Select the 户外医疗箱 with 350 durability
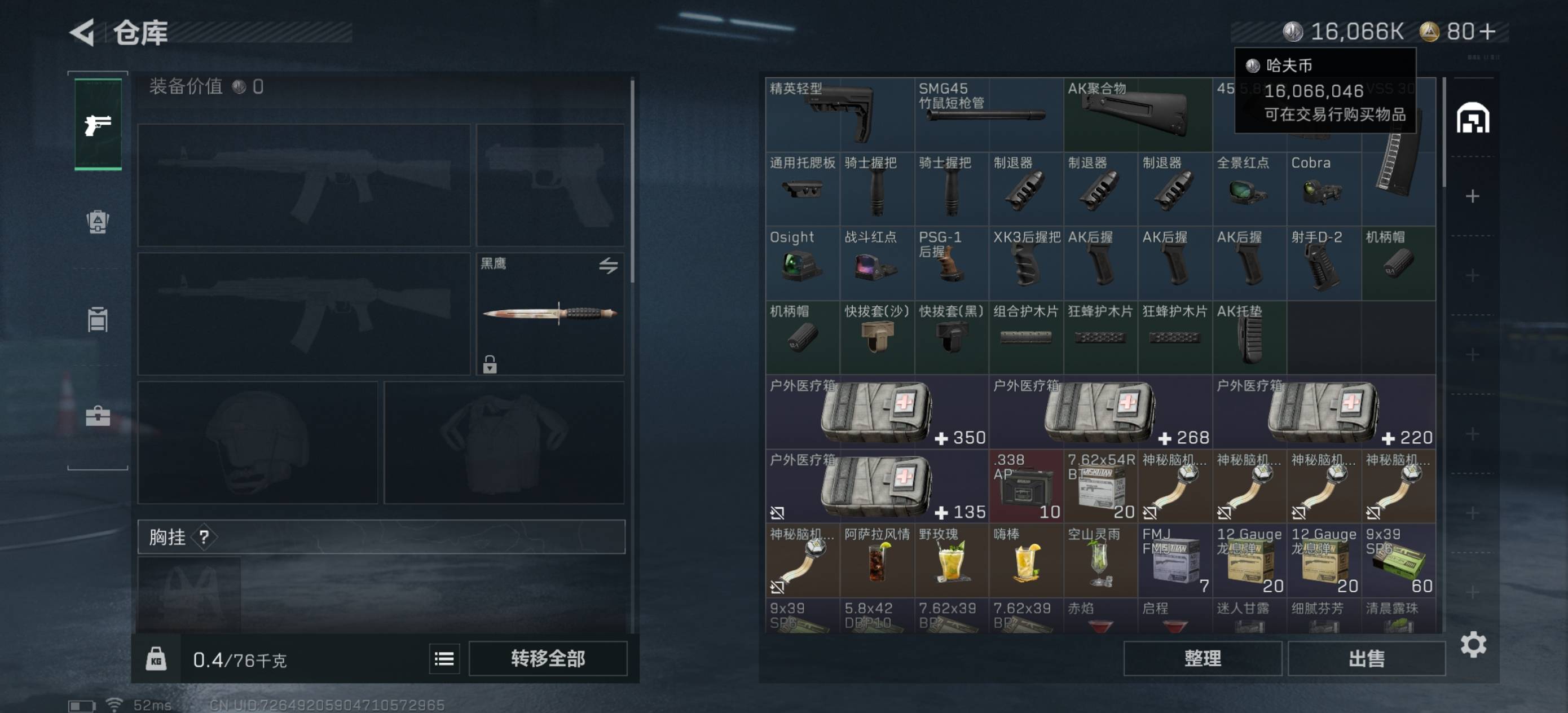 coord(877,412)
